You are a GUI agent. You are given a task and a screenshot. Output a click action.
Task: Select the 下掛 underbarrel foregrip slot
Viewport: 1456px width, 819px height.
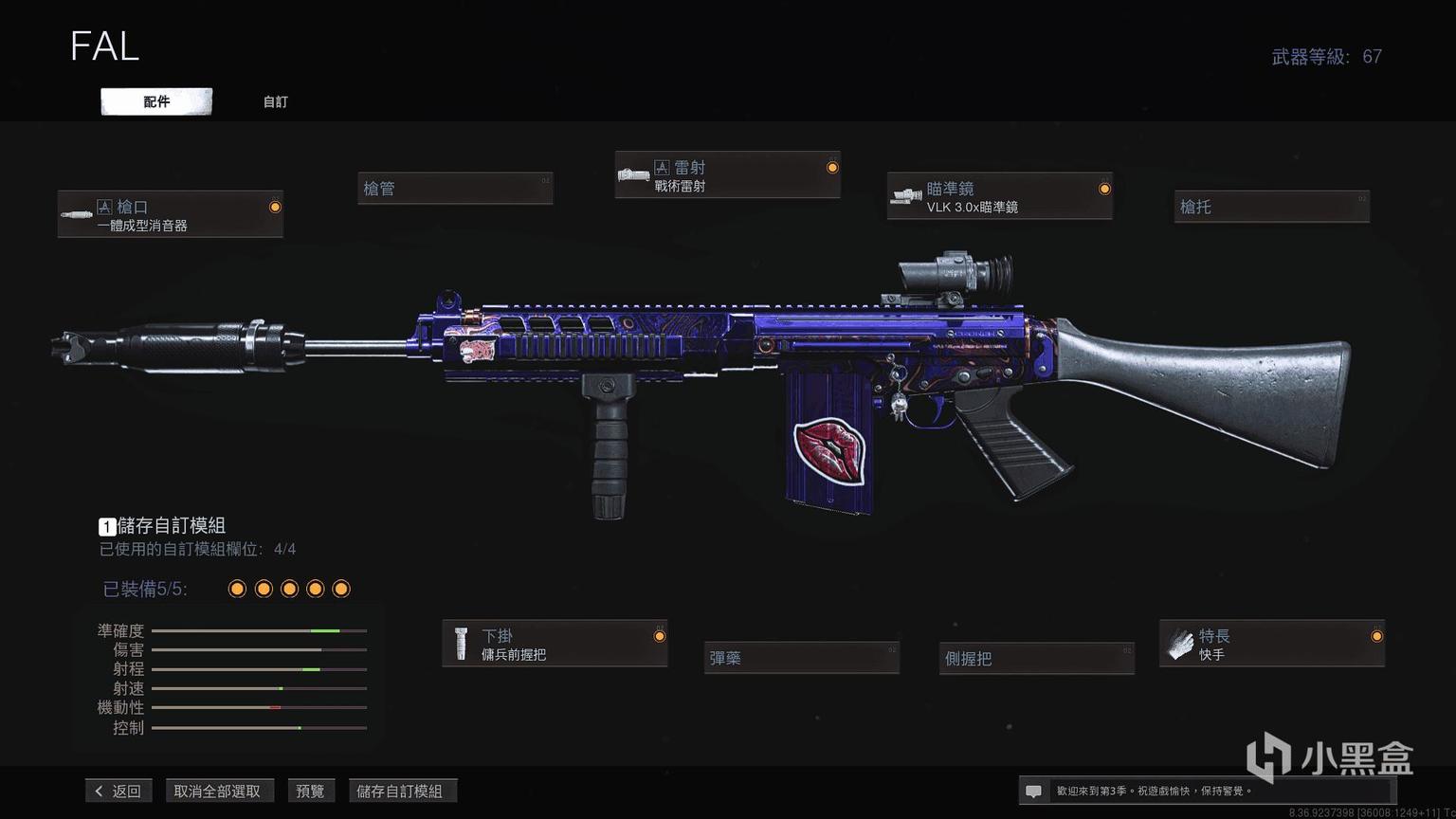point(555,644)
